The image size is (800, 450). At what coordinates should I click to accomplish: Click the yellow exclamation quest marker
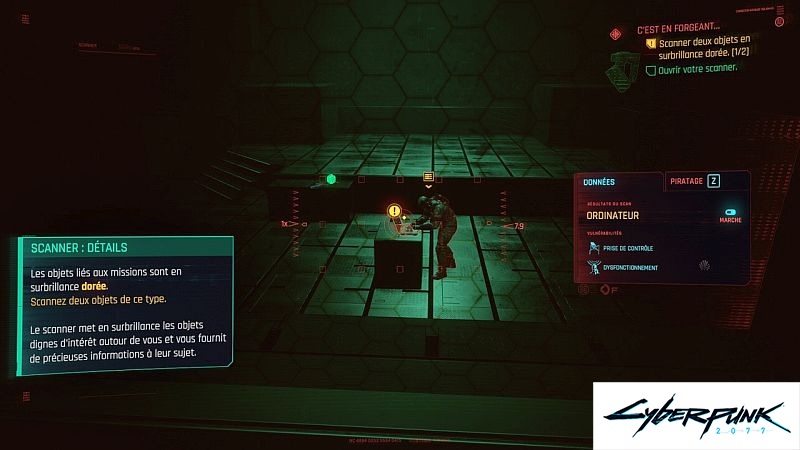coord(394,211)
